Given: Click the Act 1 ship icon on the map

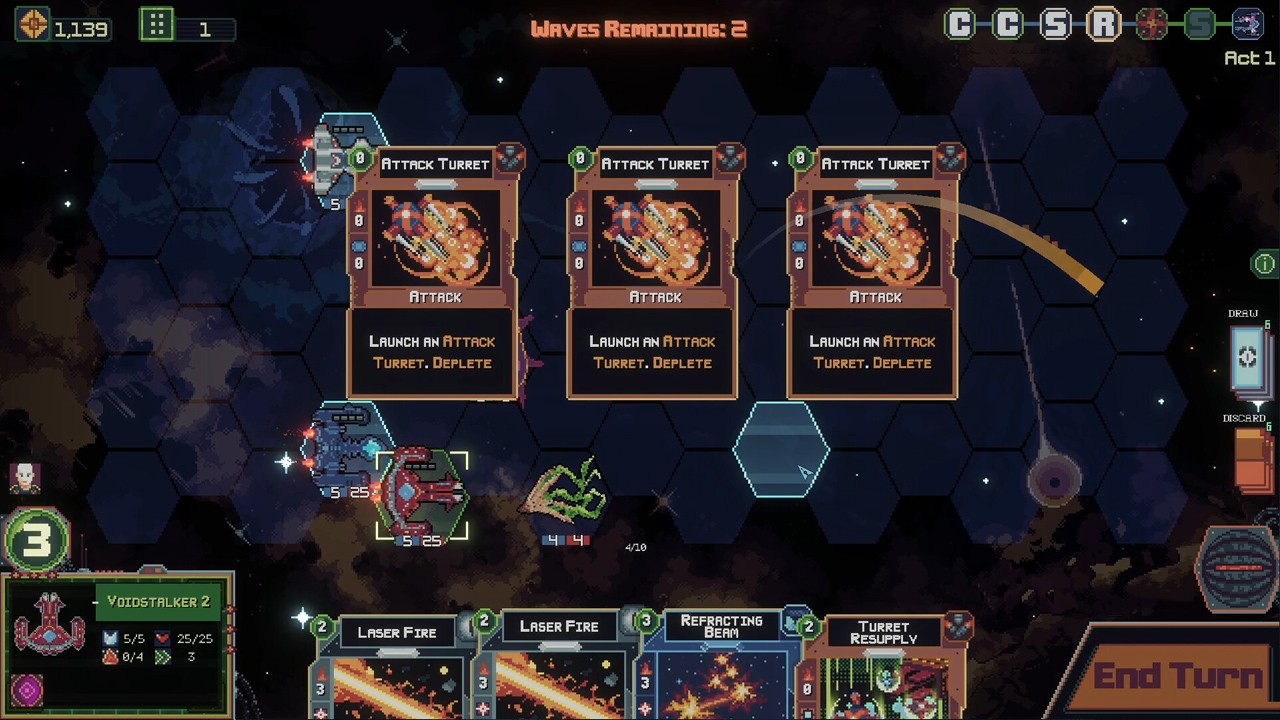Looking at the screenshot, I should [1248, 24].
